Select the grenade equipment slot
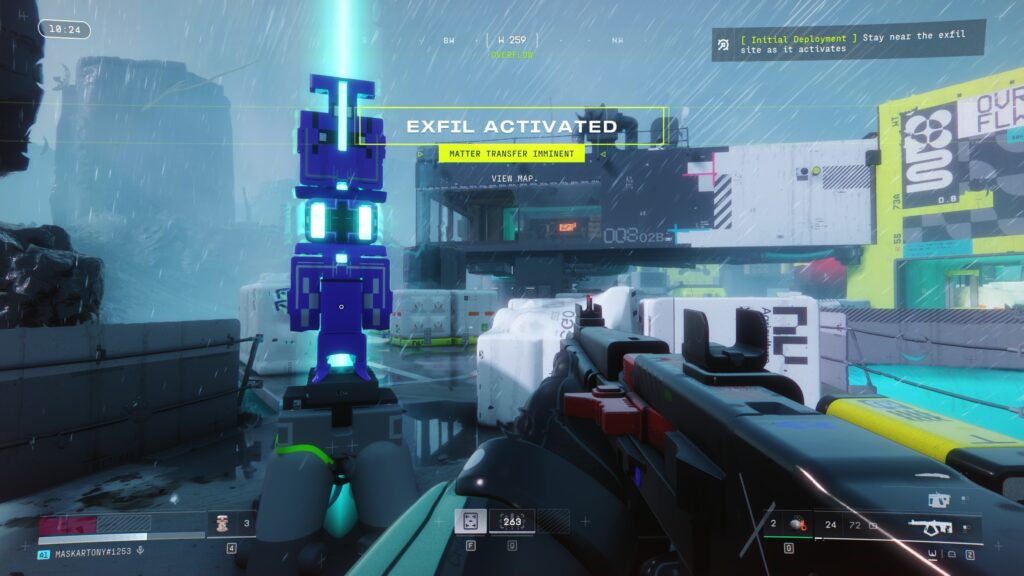1024x576 pixels. click(x=795, y=524)
